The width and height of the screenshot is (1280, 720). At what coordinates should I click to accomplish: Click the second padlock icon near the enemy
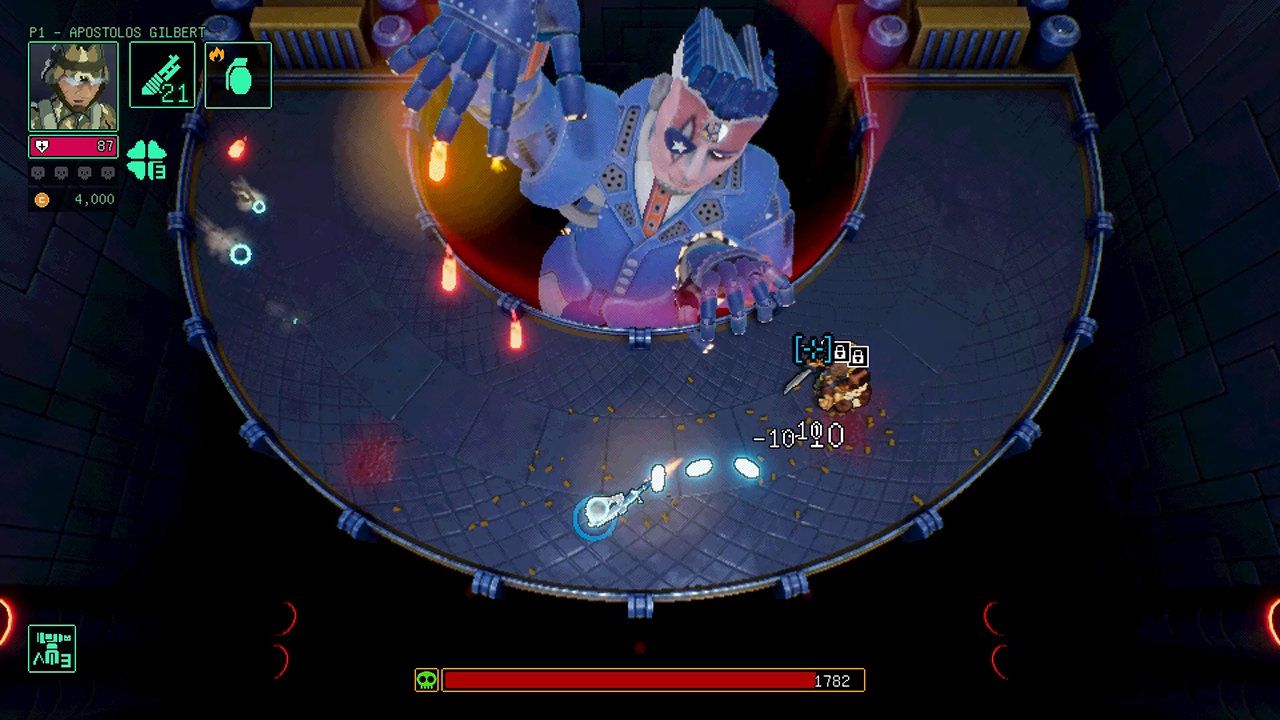pos(858,358)
